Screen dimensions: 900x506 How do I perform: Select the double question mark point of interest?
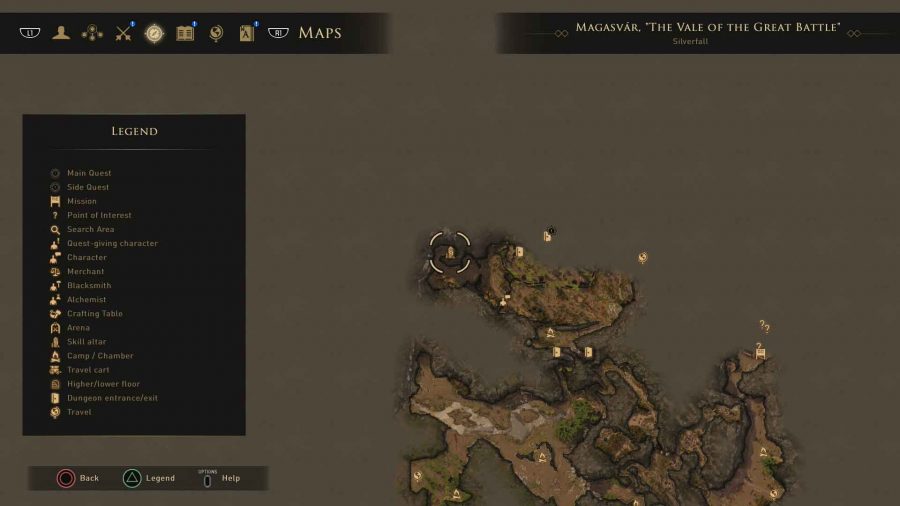(x=764, y=326)
